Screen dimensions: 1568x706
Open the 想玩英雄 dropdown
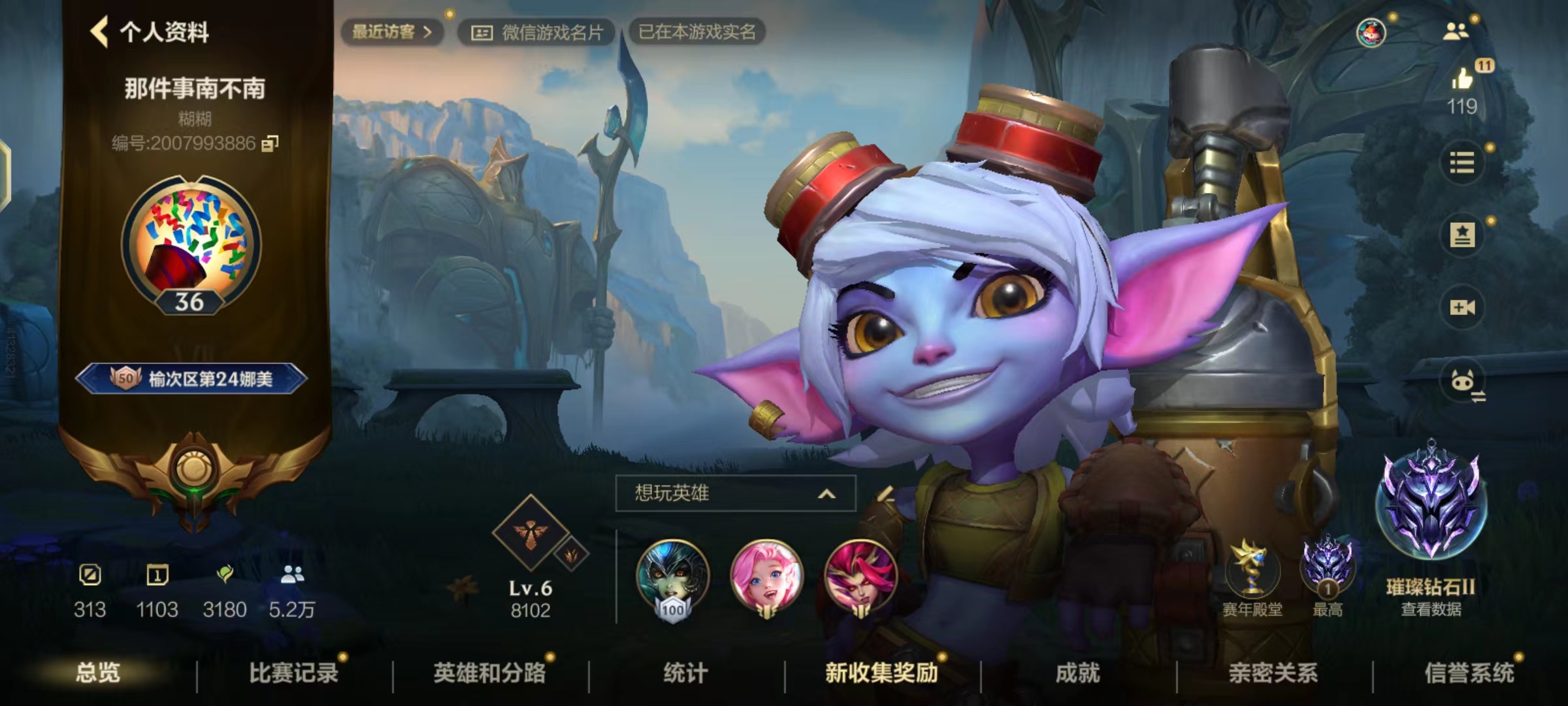735,493
